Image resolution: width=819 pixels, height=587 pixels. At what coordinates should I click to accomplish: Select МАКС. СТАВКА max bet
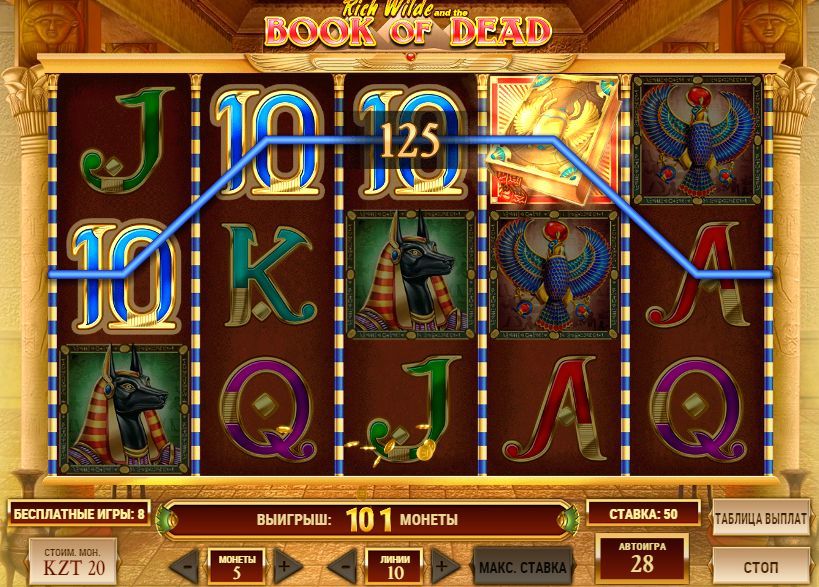[x=522, y=566]
